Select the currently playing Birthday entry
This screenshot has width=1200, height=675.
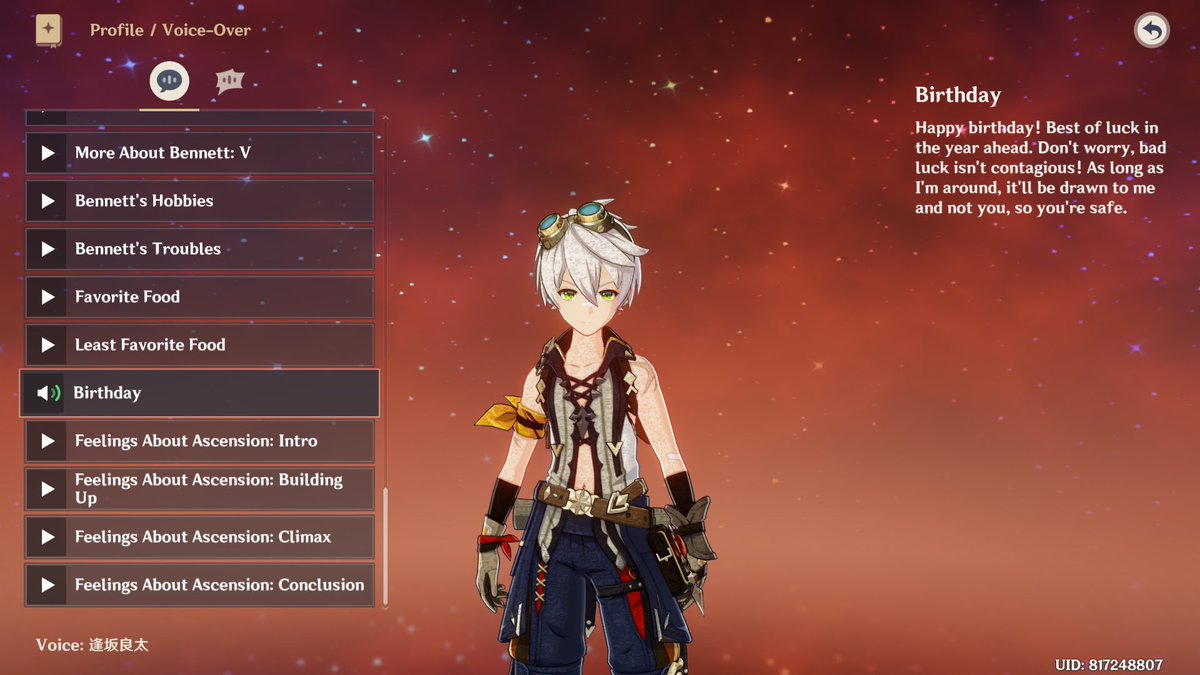coord(200,393)
